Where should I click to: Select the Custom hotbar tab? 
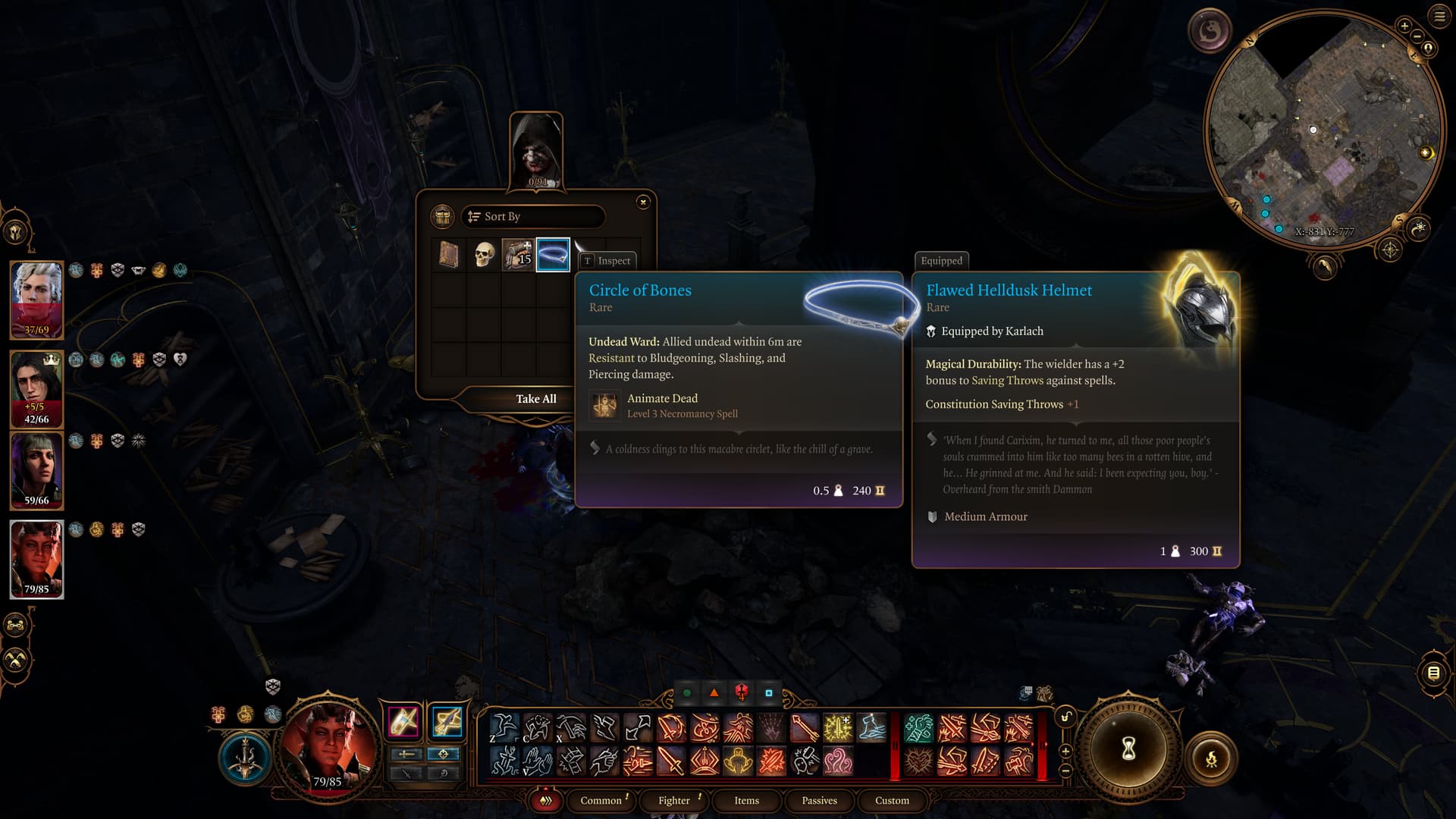pos(892,801)
